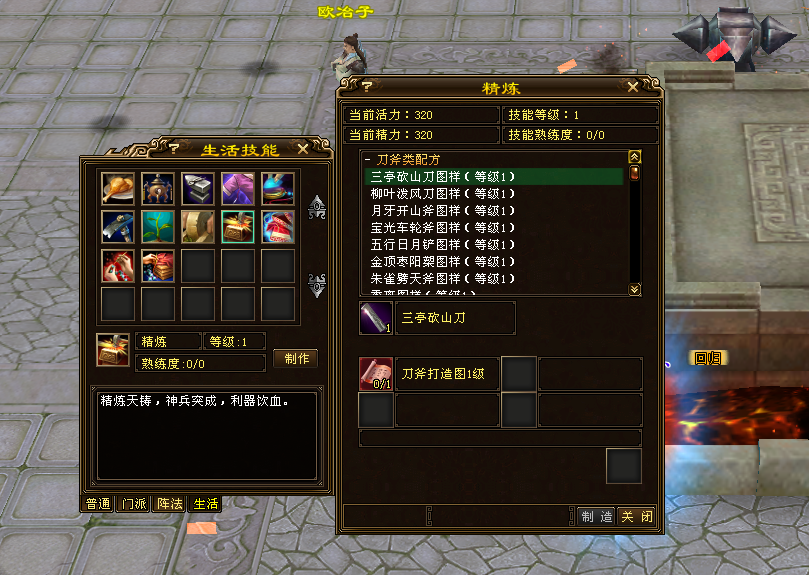Select the roast chicken cooking skill icon
The width and height of the screenshot is (809, 575).
(118, 188)
